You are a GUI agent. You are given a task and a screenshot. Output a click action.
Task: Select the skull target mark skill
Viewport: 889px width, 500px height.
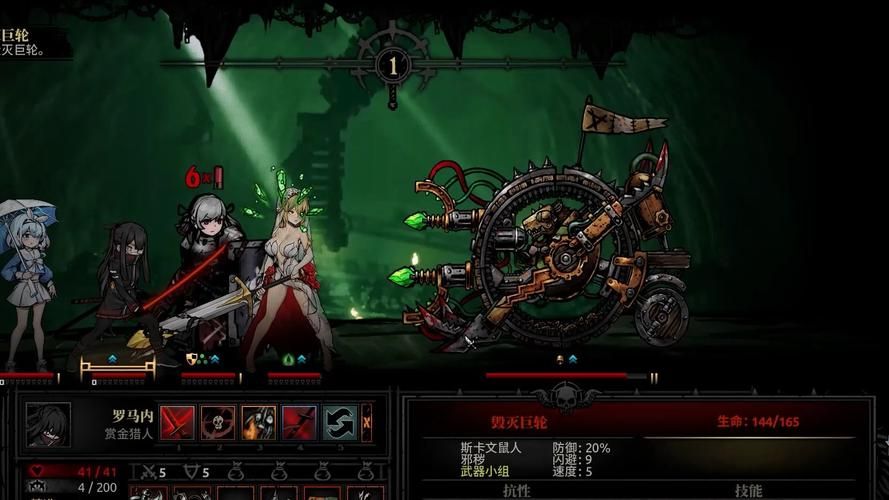[x=218, y=423]
